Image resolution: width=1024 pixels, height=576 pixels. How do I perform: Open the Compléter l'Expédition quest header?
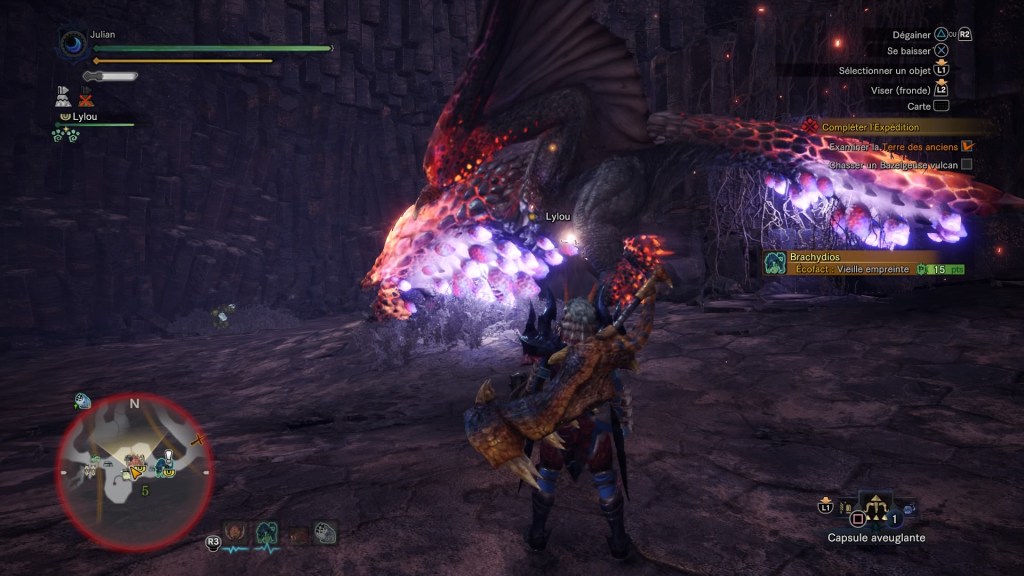click(x=870, y=127)
